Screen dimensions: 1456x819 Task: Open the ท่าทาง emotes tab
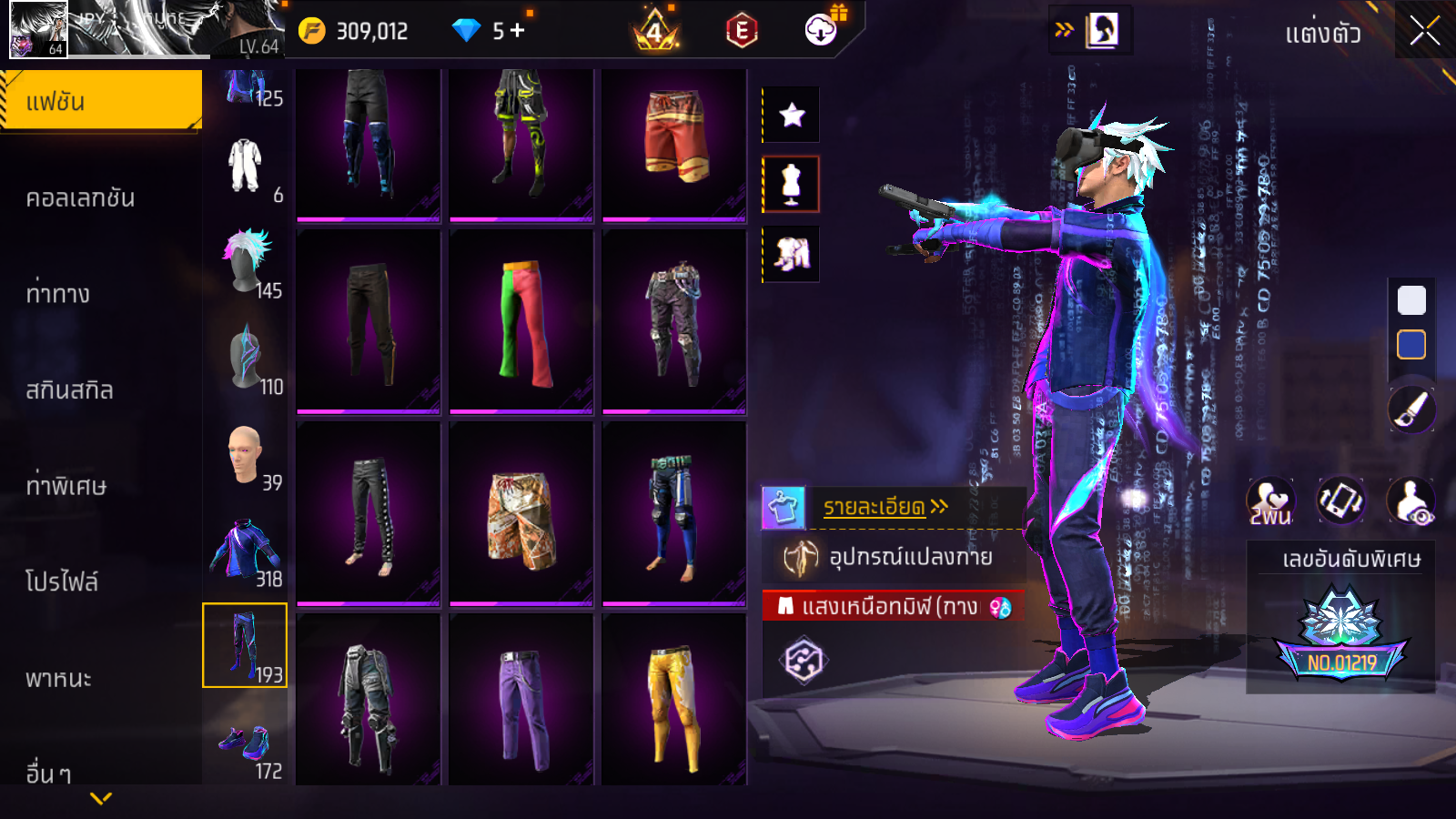point(58,294)
